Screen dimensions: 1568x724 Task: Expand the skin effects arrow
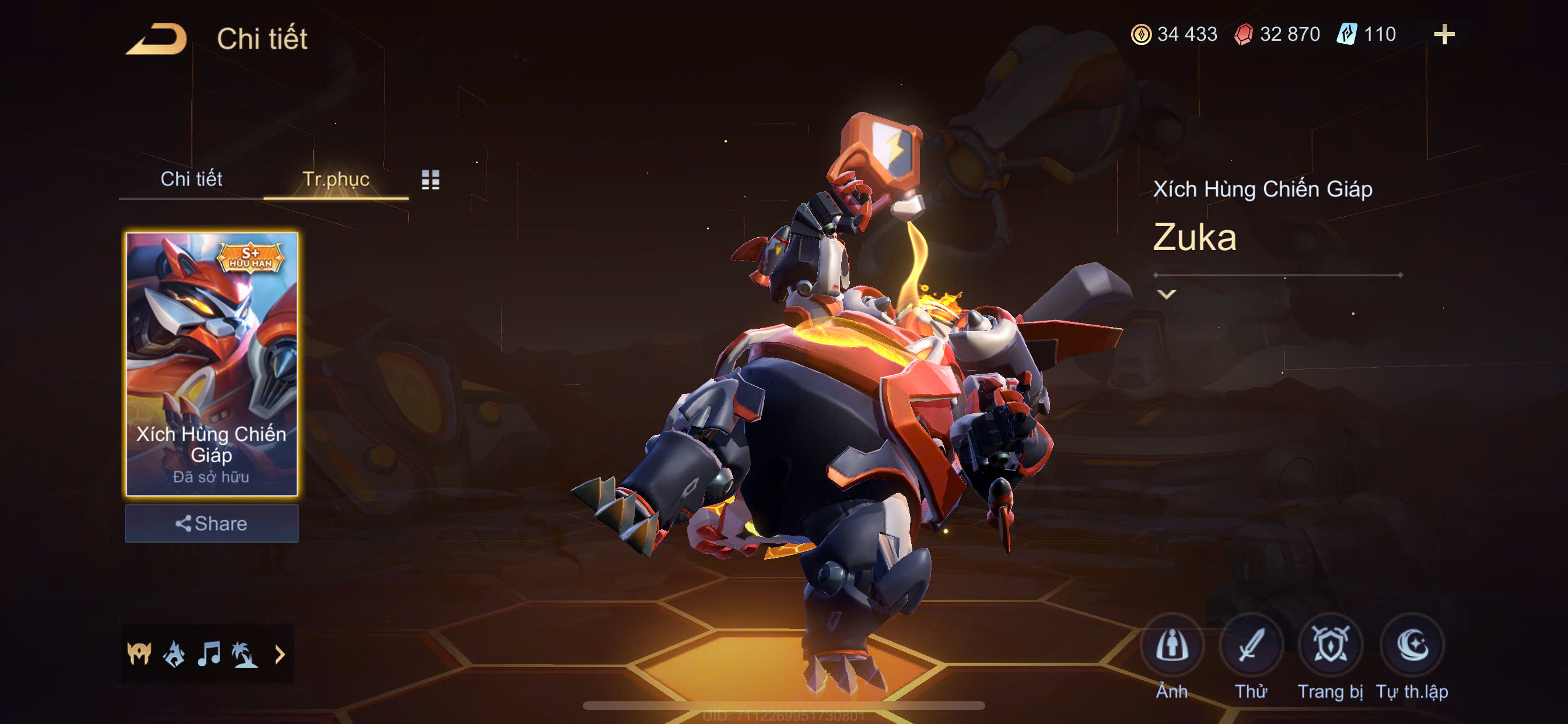coord(280,654)
